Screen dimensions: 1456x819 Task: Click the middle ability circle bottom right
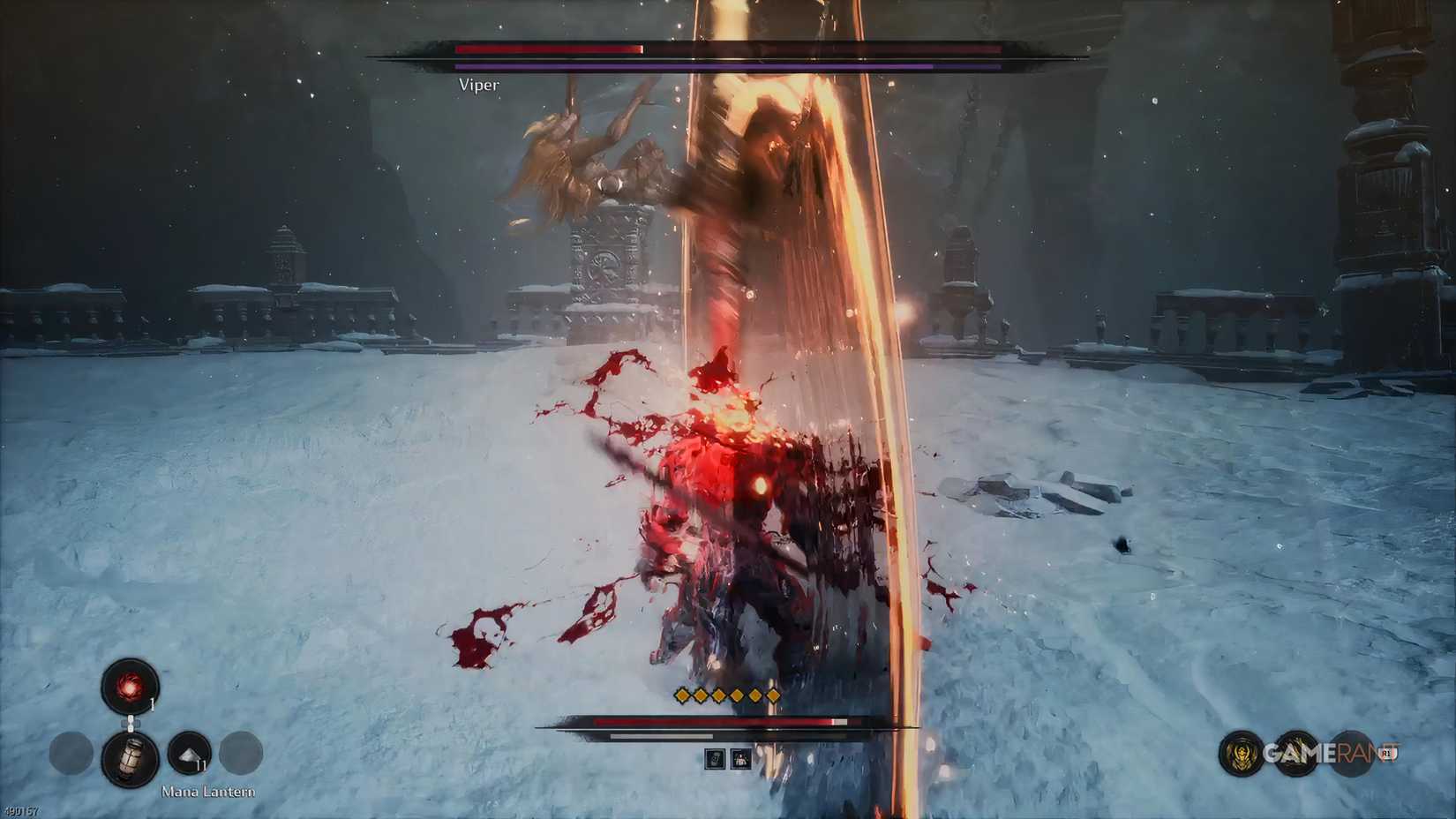(1299, 752)
